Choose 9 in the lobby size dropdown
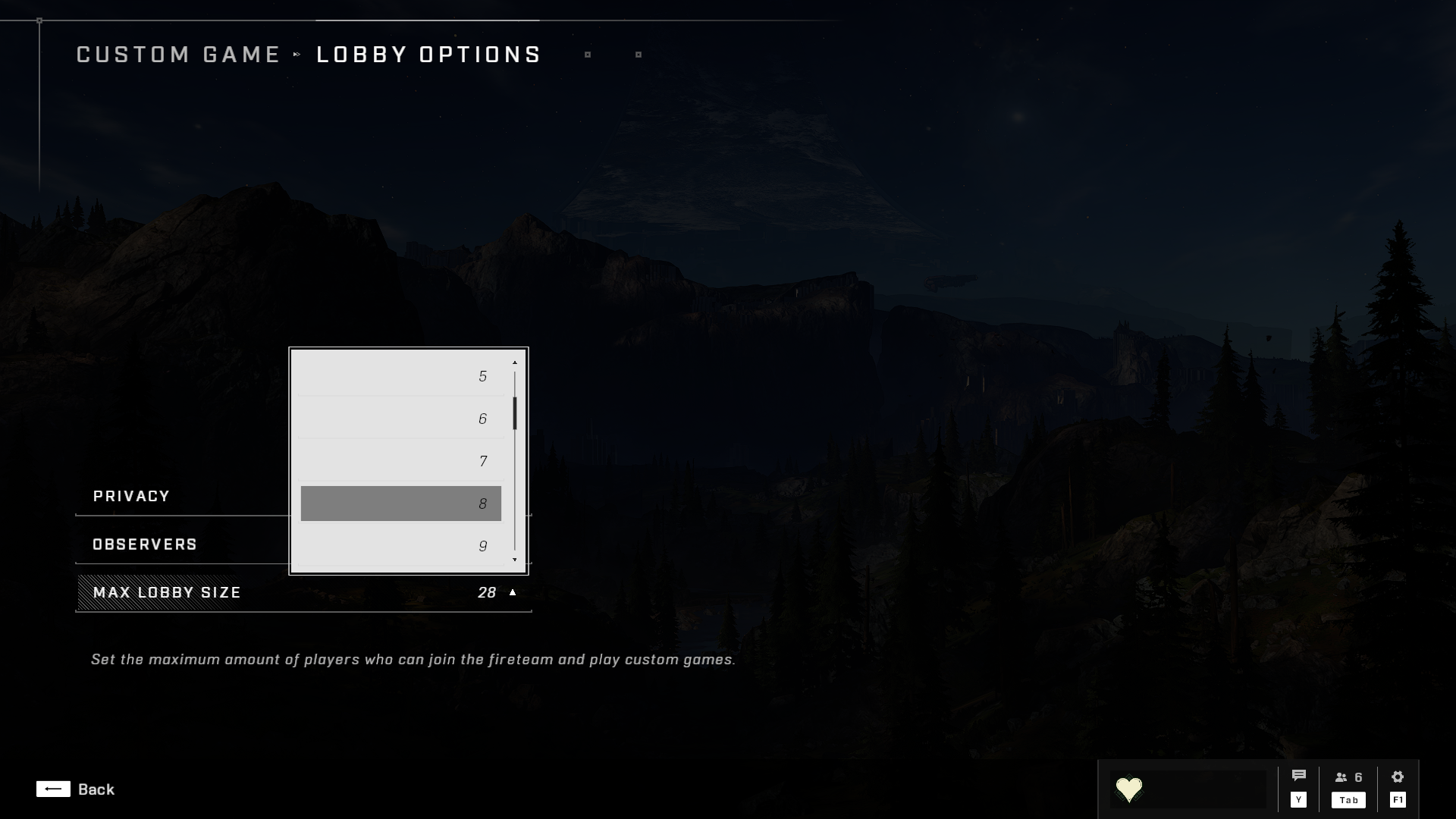The image size is (1456, 819). [400, 546]
